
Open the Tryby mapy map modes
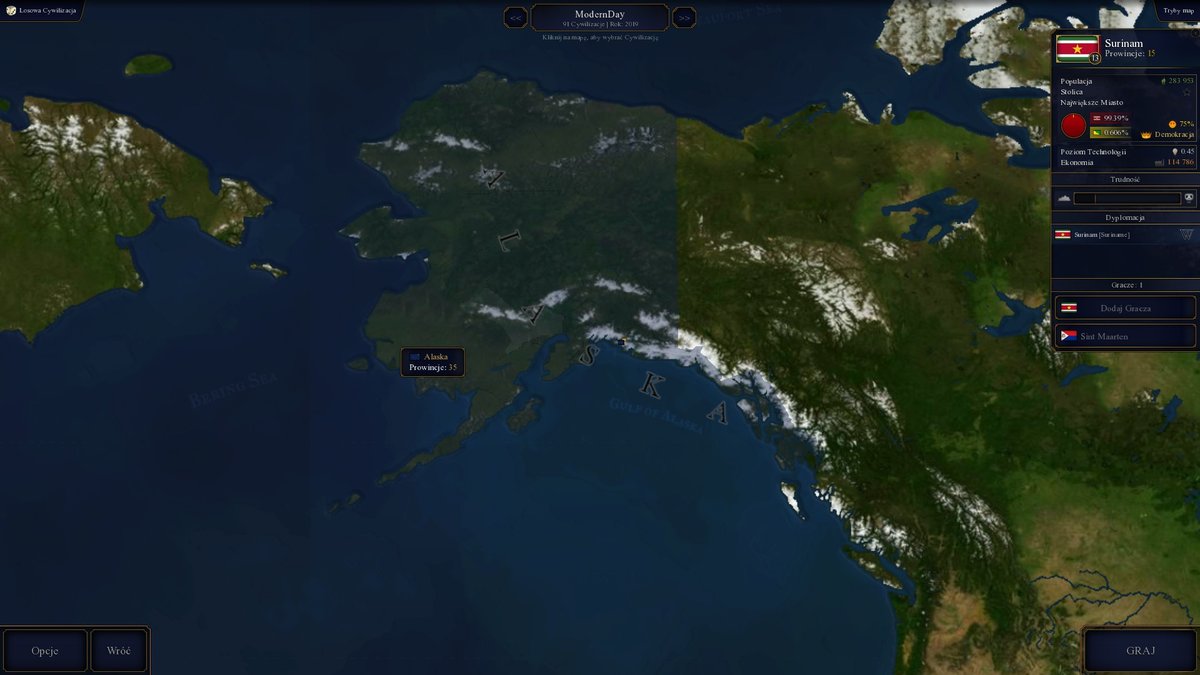click(1178, 10)
